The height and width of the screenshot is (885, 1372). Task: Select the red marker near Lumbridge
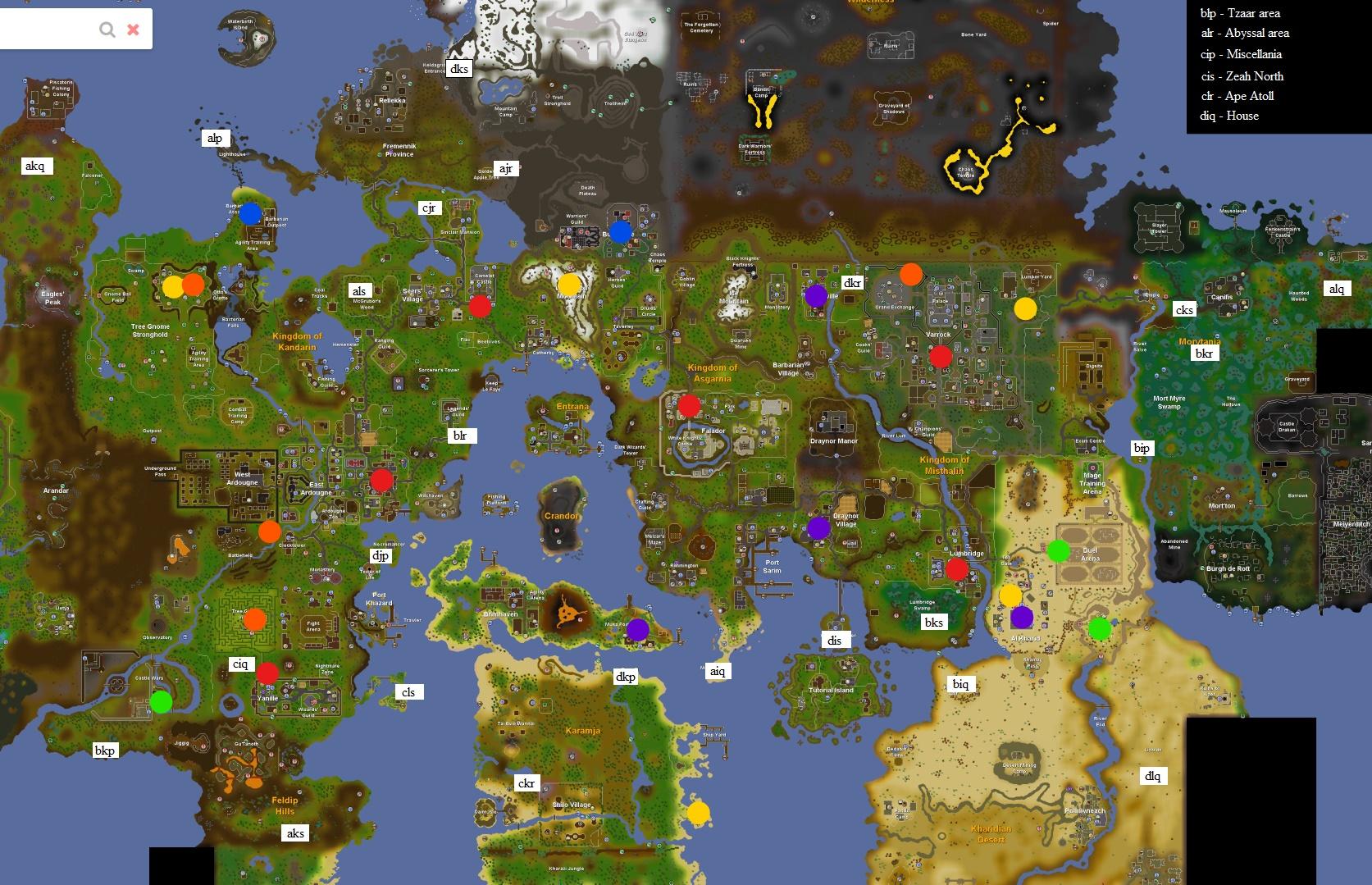tap(958, 567)
